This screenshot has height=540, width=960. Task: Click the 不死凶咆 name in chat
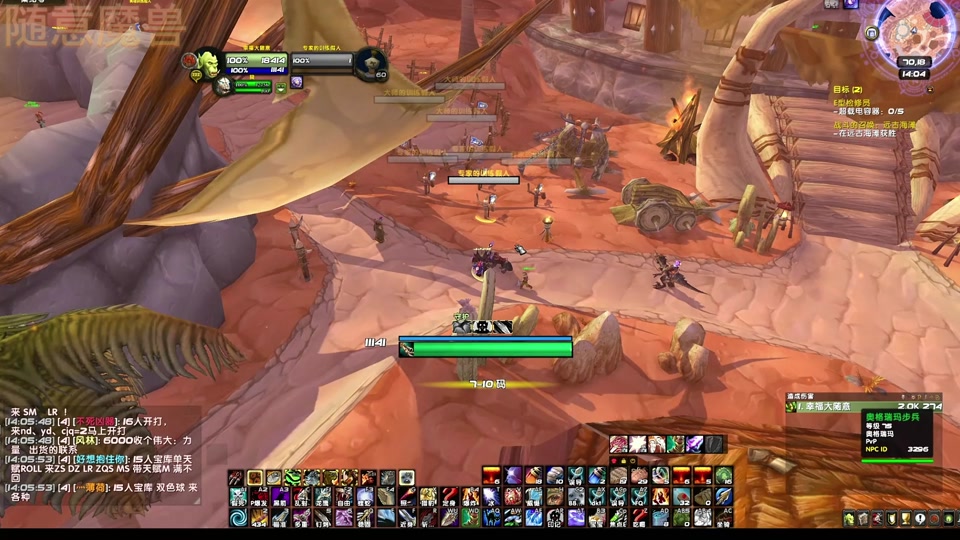point(95,422)
